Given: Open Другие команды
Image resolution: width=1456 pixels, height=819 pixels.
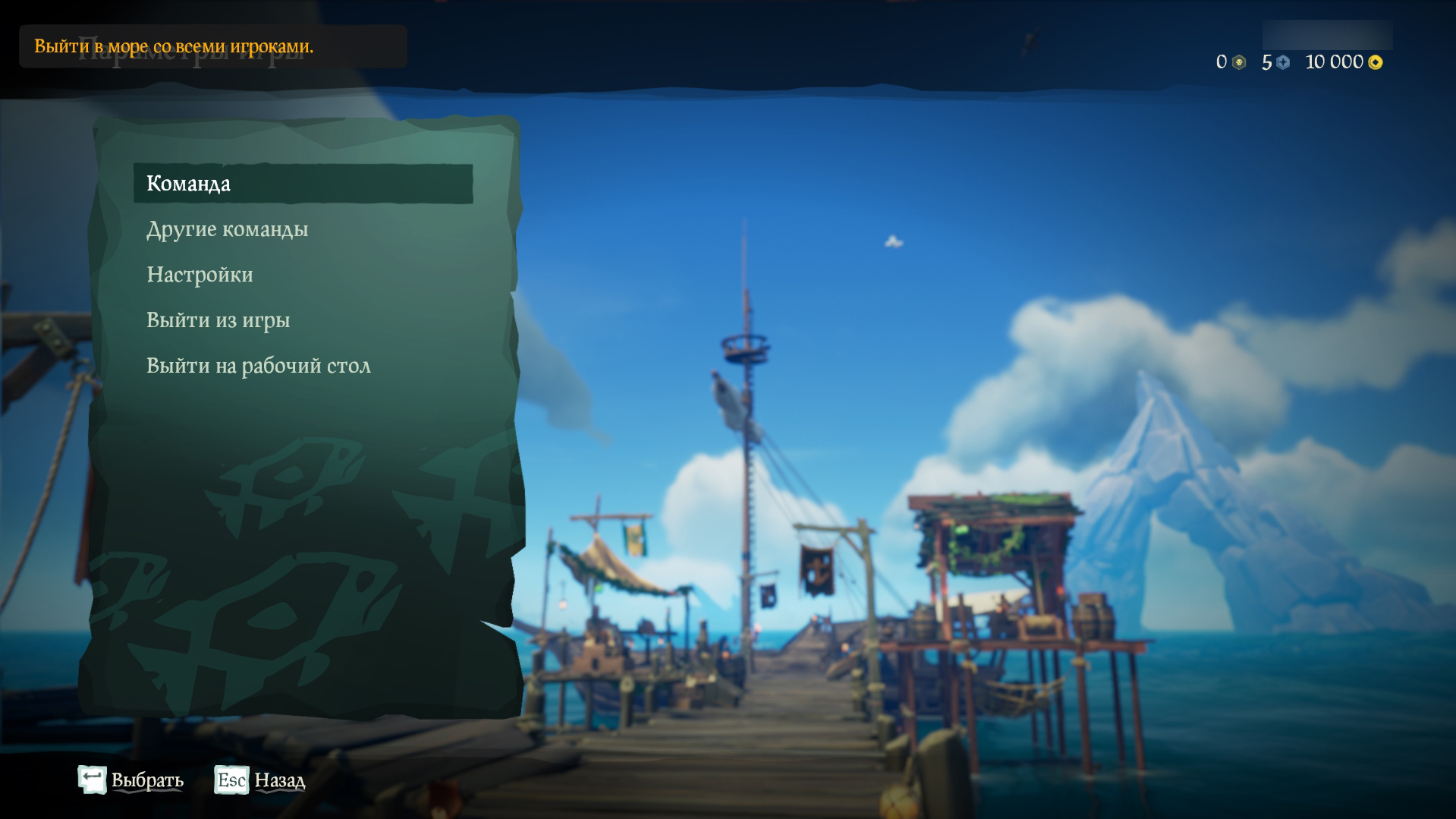Looking at the screenshot, I should [x=228, y=229].
